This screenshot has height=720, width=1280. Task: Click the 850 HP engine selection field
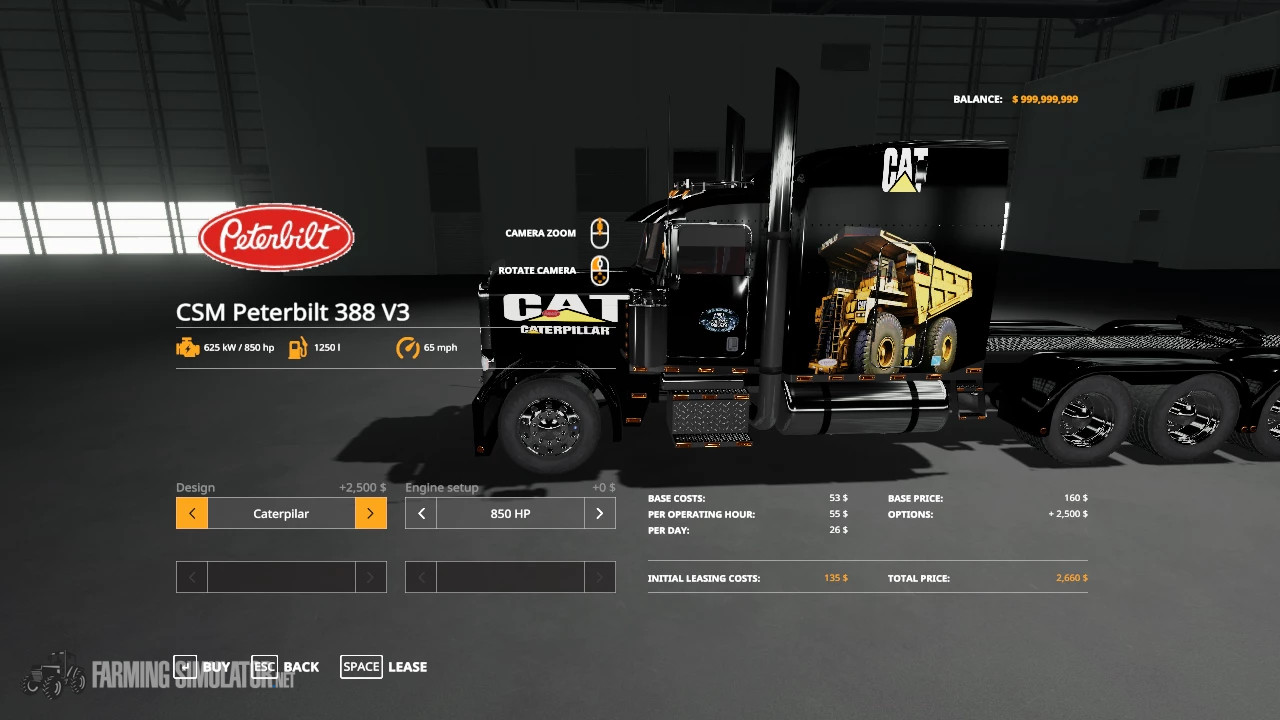510,513
